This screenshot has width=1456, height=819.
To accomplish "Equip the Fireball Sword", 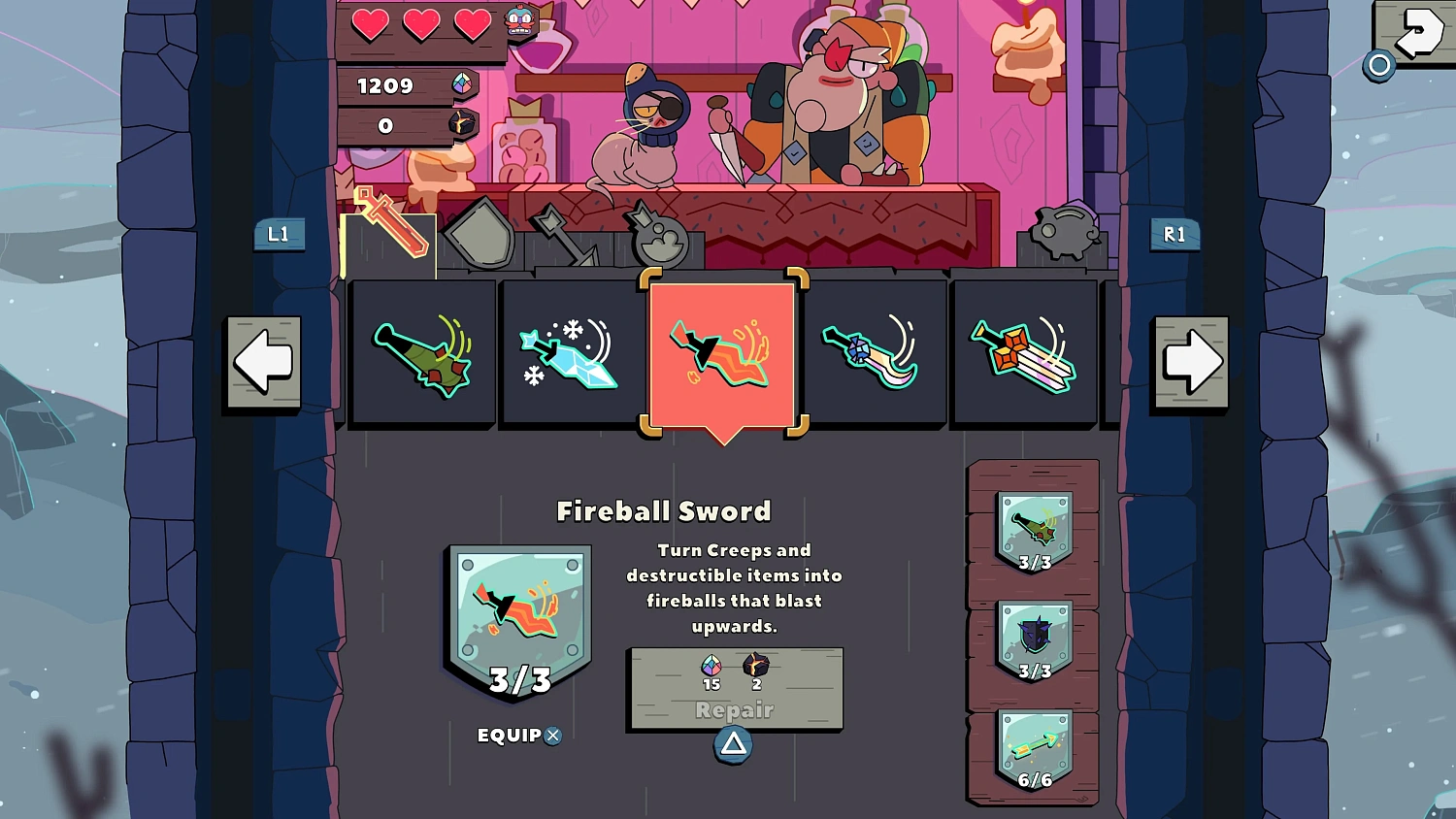I will (519, 736).
